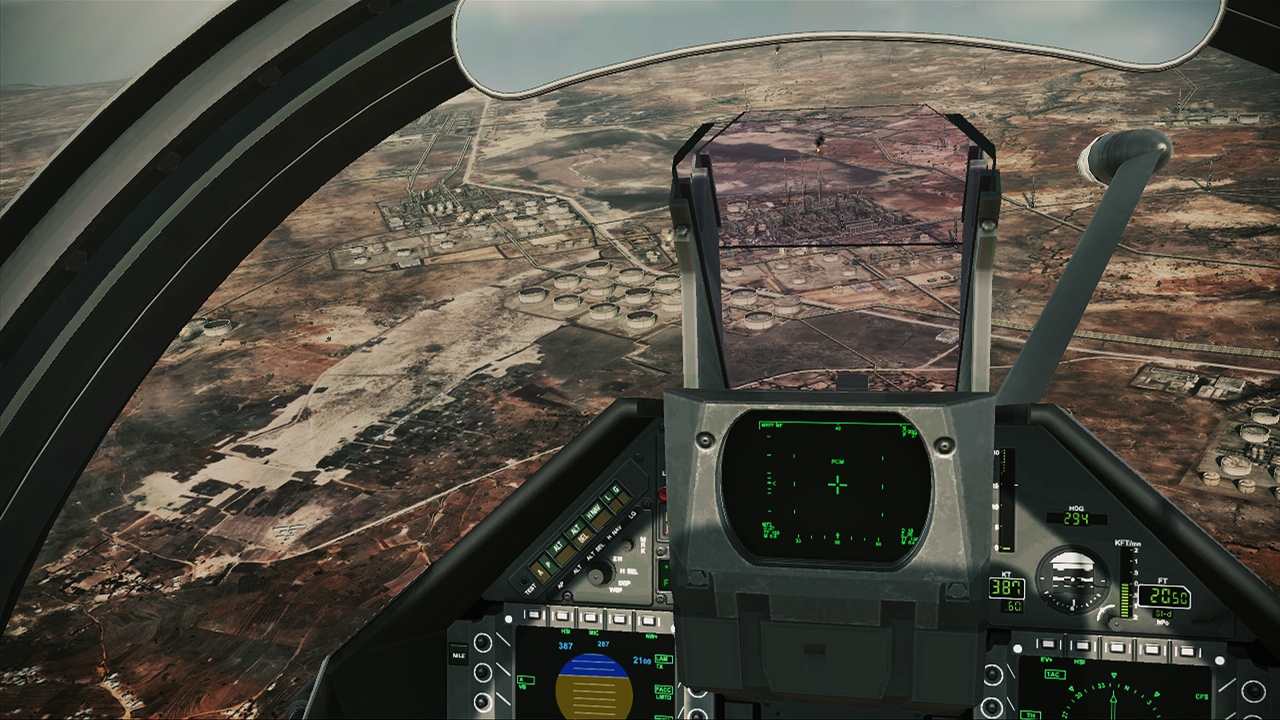Image resolution: width=1280 pixels, height=720 pixels.
Task: Click the FT altitude readout showing 2050
Action: pos(1163,595)
